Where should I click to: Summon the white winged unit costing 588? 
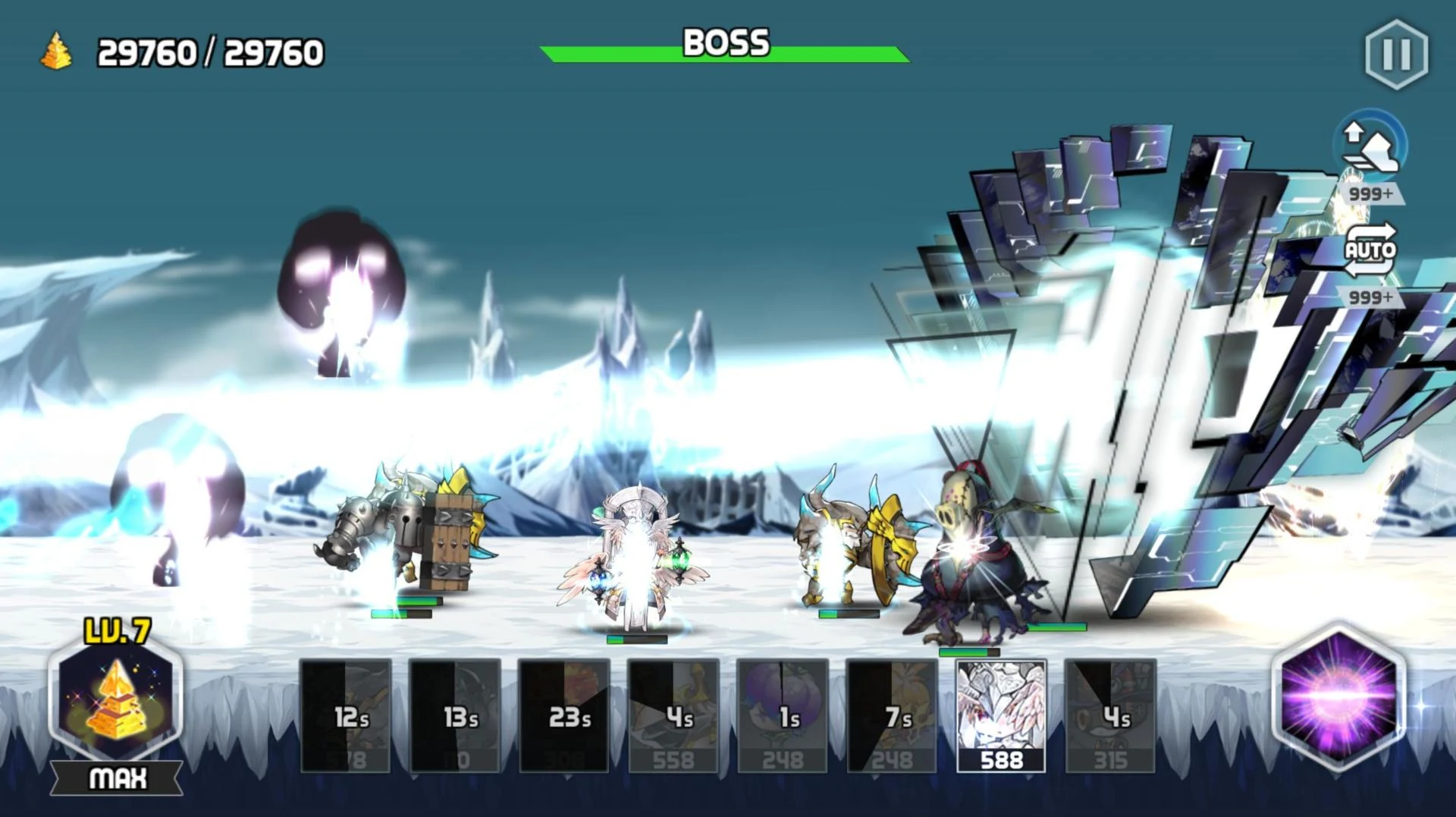coord(1001,716)
